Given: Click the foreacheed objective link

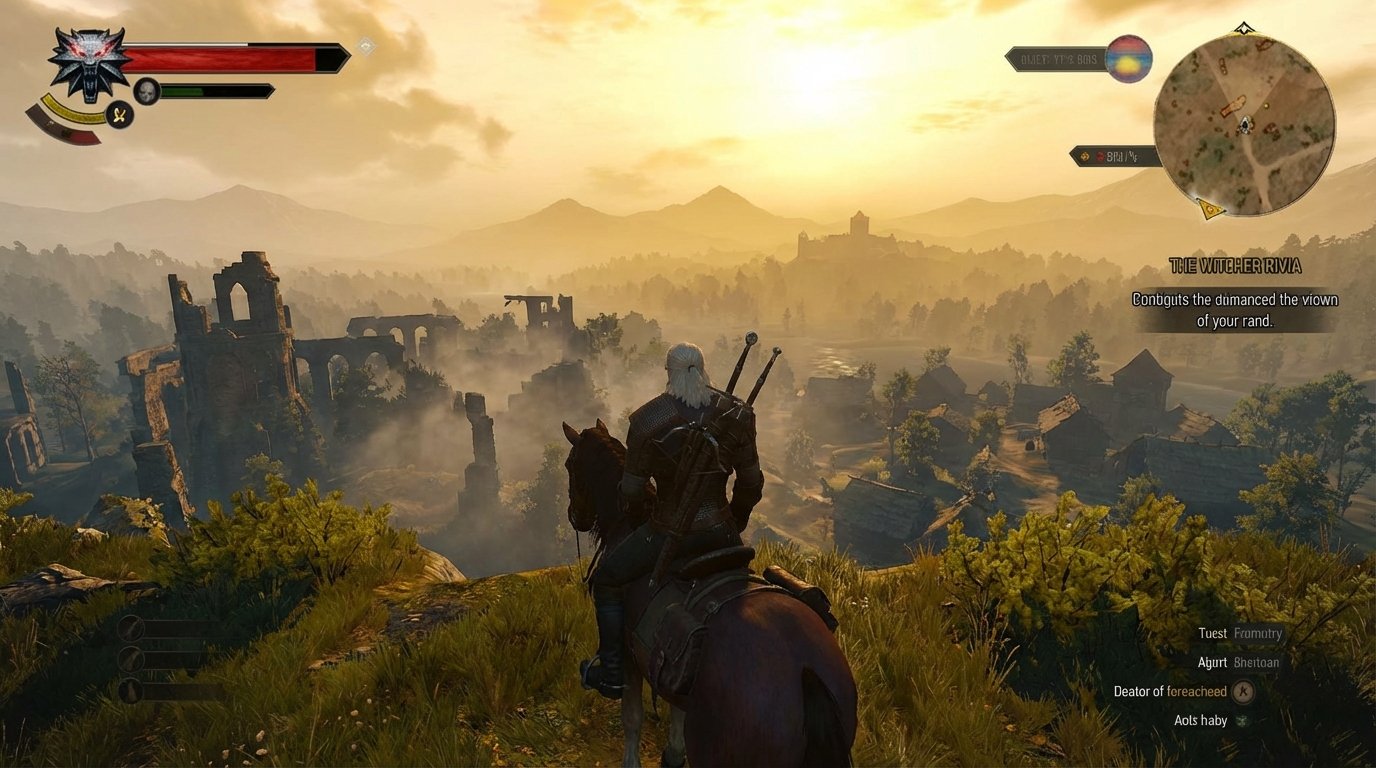Looking at the screenshot, I should 1196,691.
